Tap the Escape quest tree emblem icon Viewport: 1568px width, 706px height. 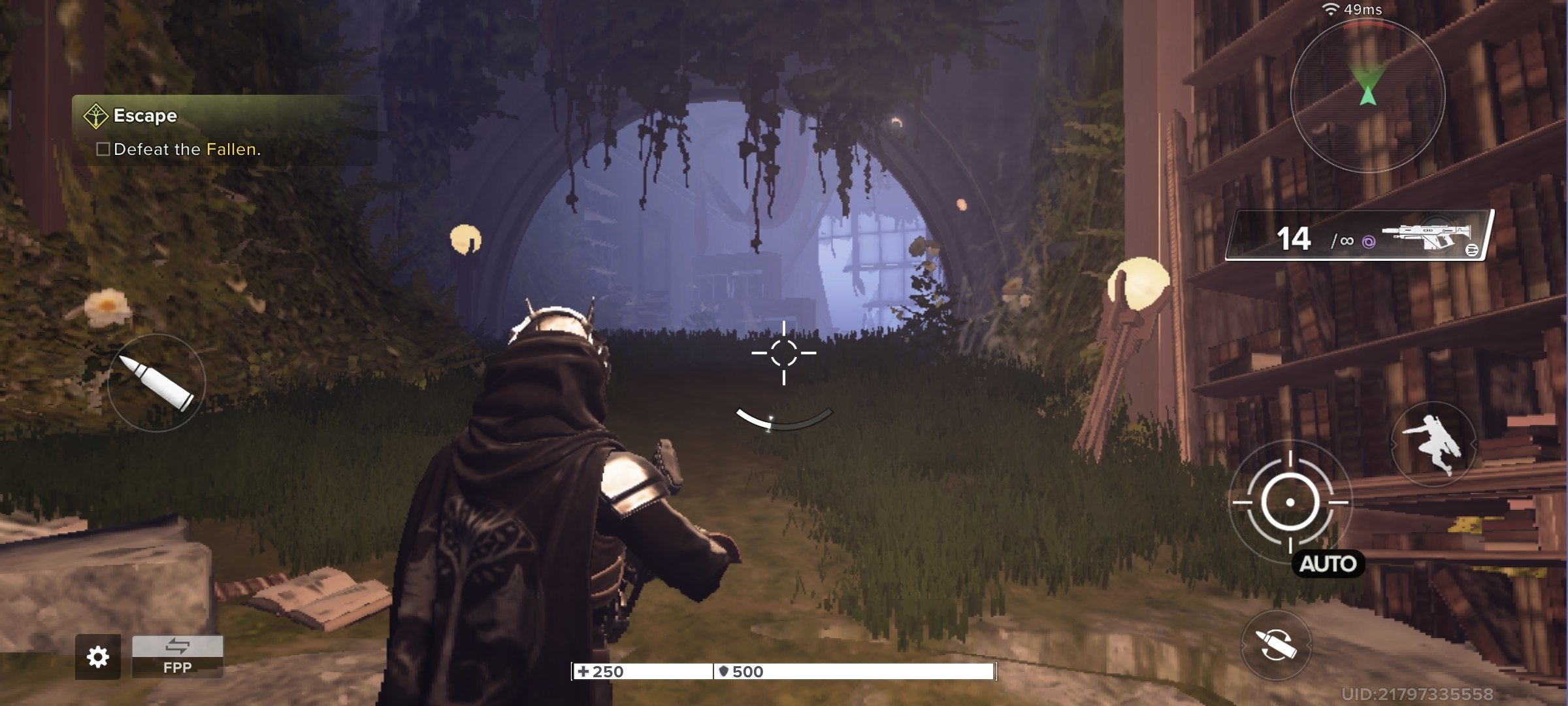pyautogui.click(x=95, y=115)
